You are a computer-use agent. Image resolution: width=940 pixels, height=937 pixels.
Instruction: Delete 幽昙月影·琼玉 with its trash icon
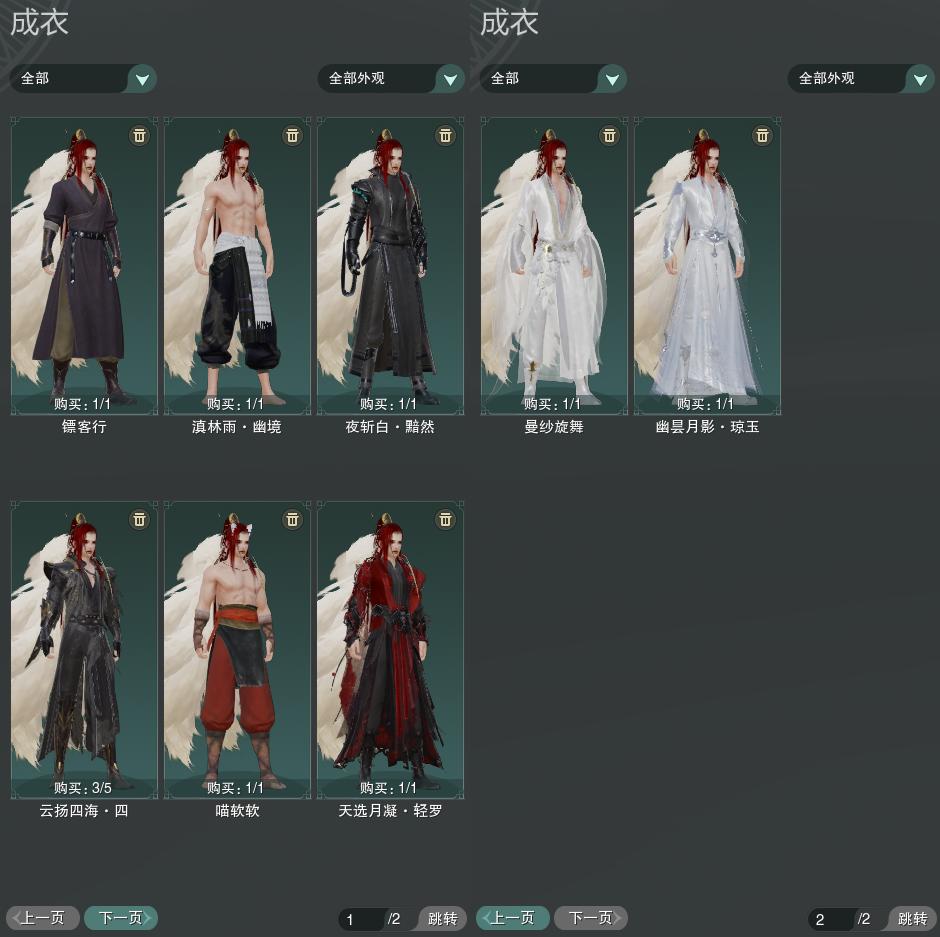(762, 135)
